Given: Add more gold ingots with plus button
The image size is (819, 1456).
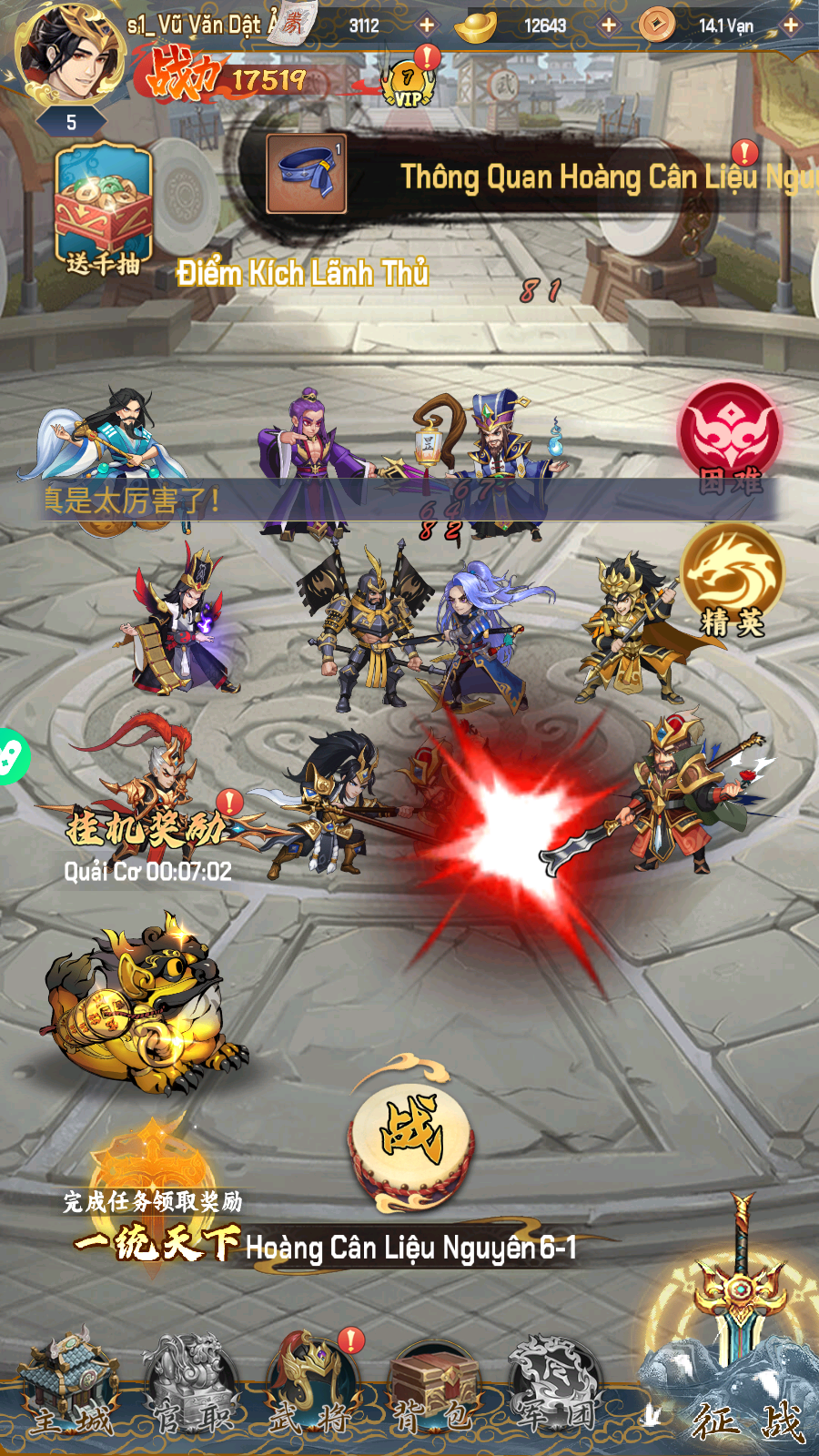Looking at the screenshot, I should tap(609, 25).
